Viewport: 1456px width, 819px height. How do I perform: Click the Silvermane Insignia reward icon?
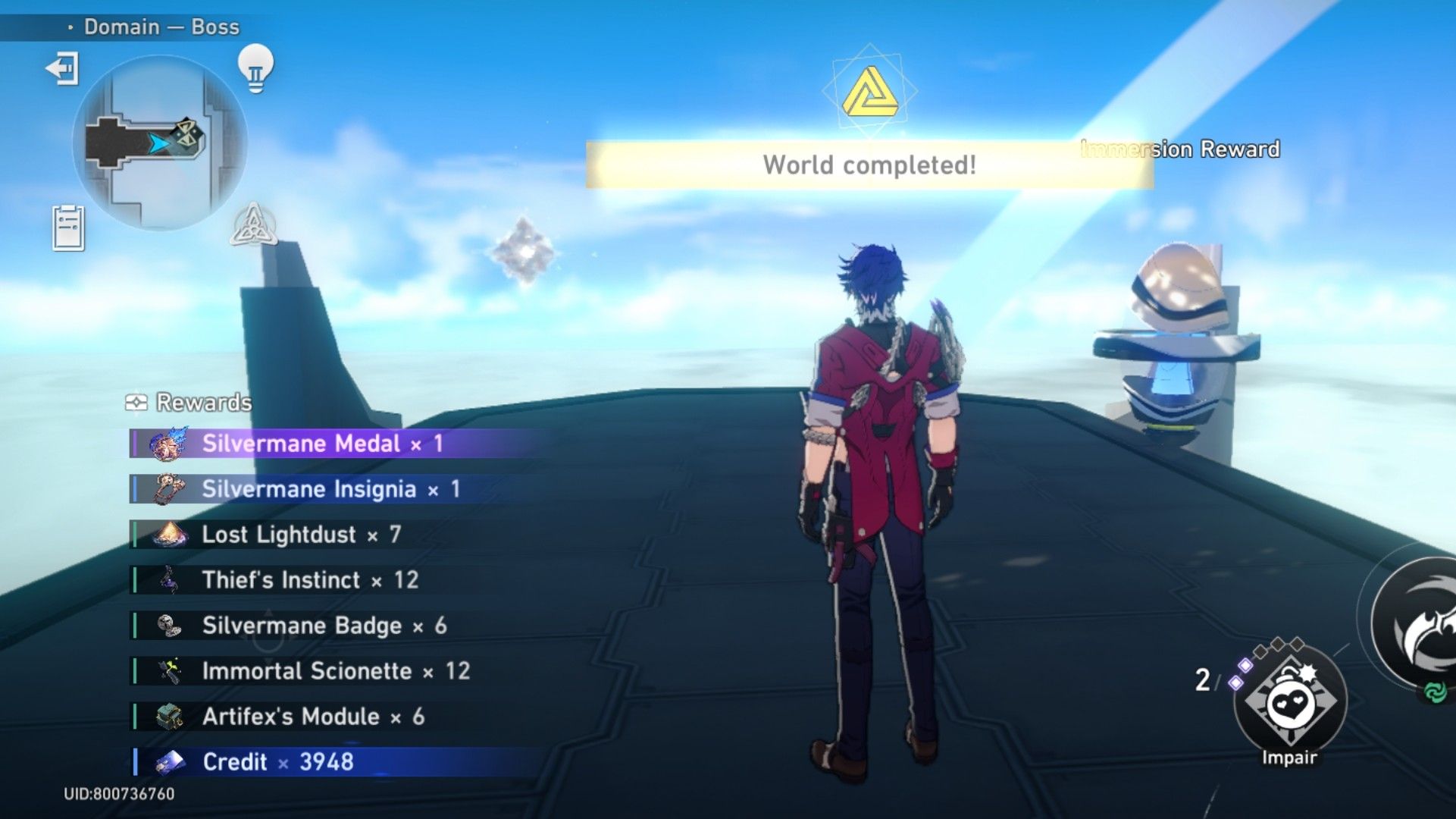coord(171,489)
